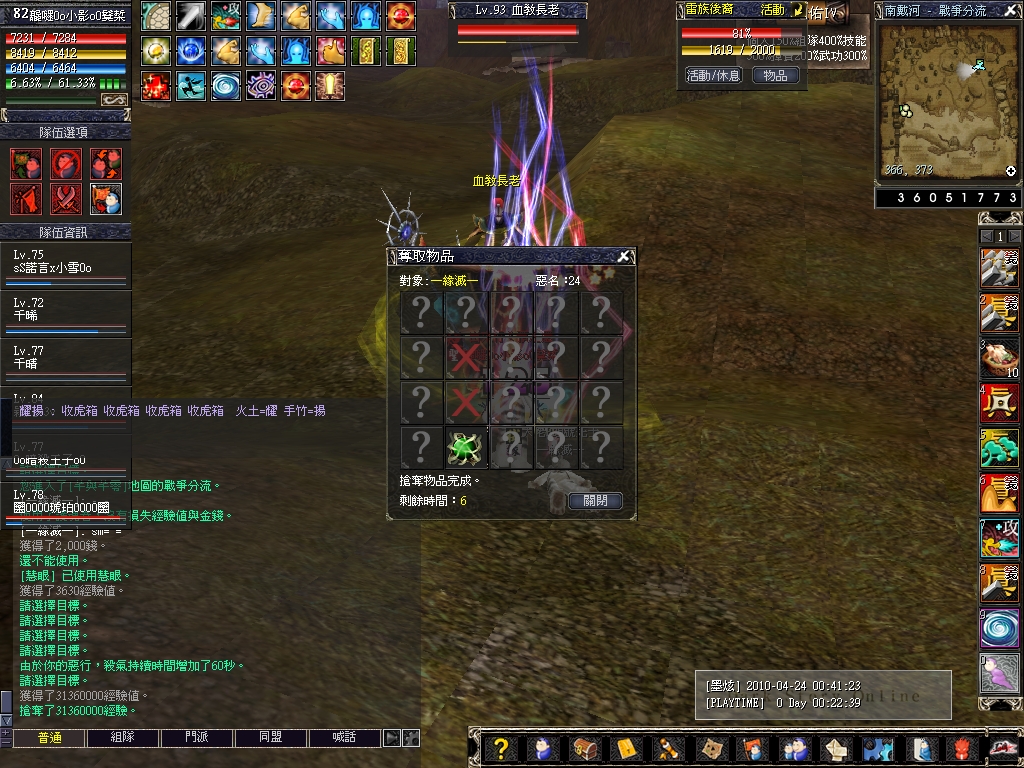Screen dimensions: 1024x768
Task: Close the 奪取物品 loot window with X
Action: (623, 256)
